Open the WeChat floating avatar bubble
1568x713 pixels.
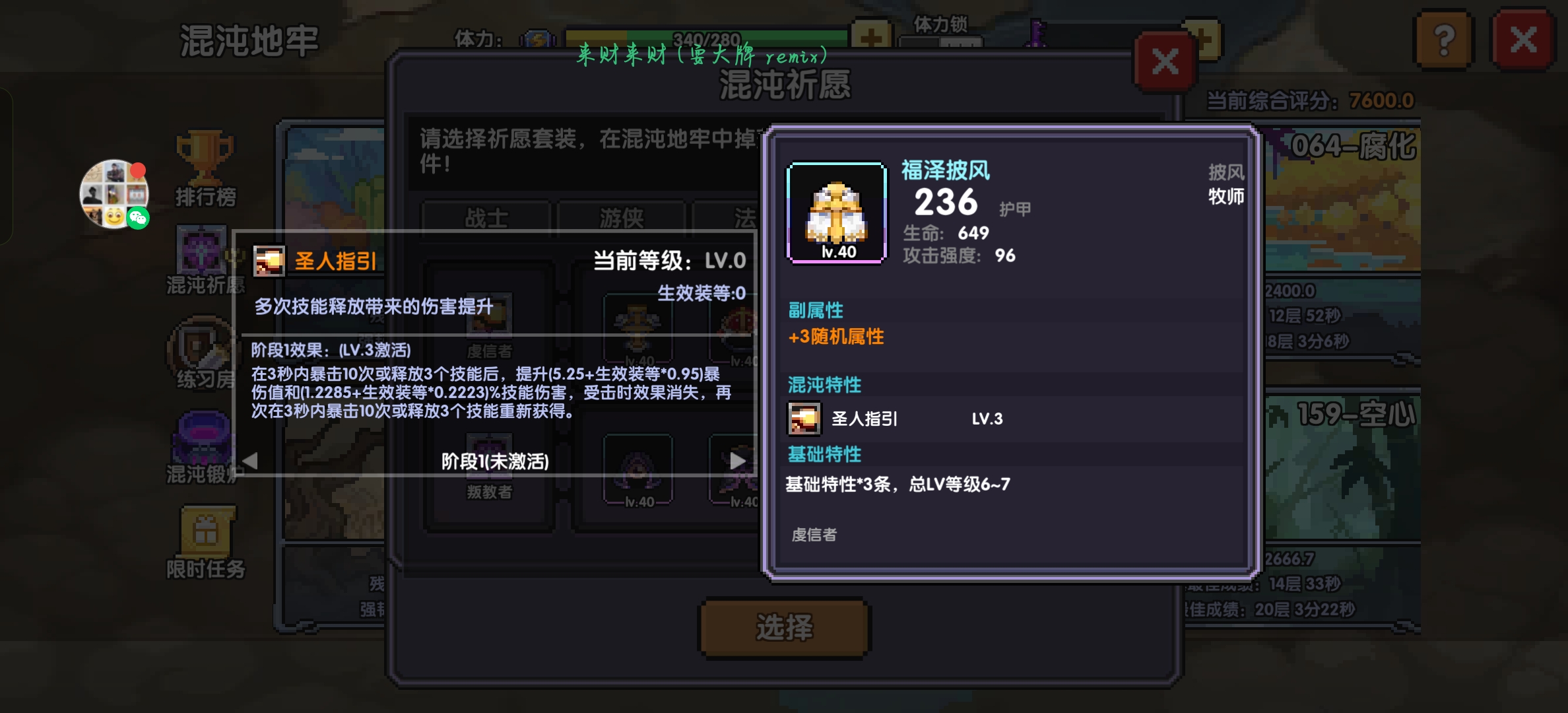(x=114, y=195)
